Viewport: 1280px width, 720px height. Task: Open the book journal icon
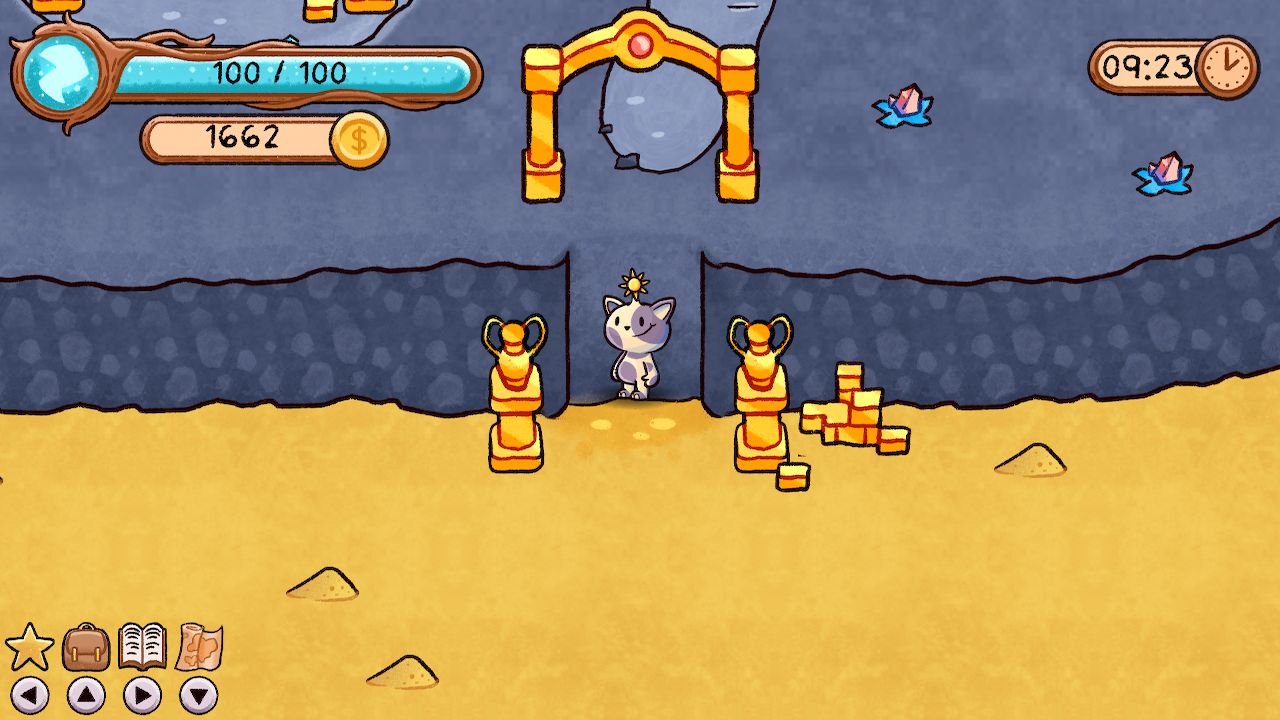click(143, 648)
